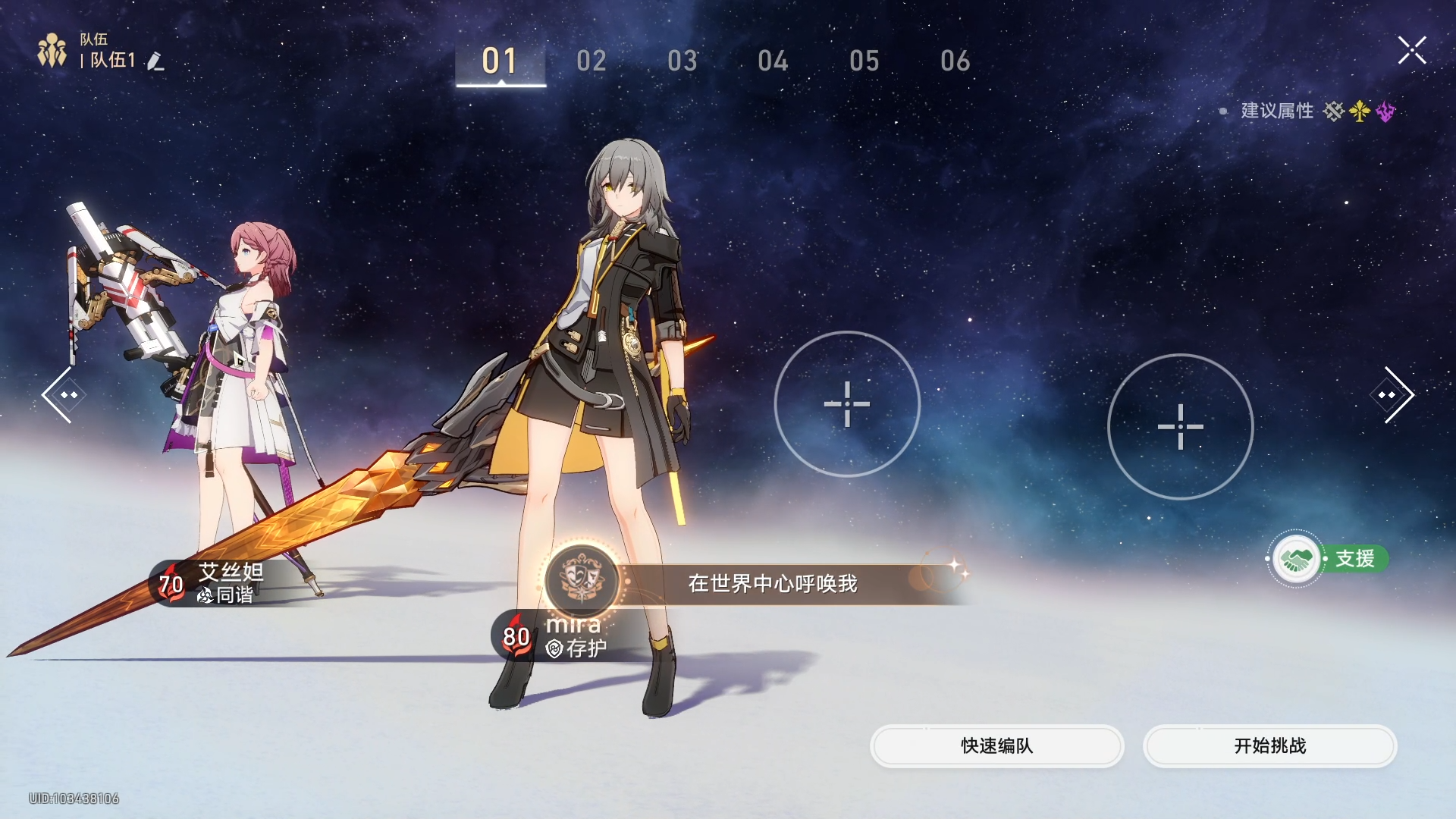The height and width of the screenshot is (819, 1456).
Task: Open the handshake support icon labeled 支援
Action: [x=1298, y=558]
